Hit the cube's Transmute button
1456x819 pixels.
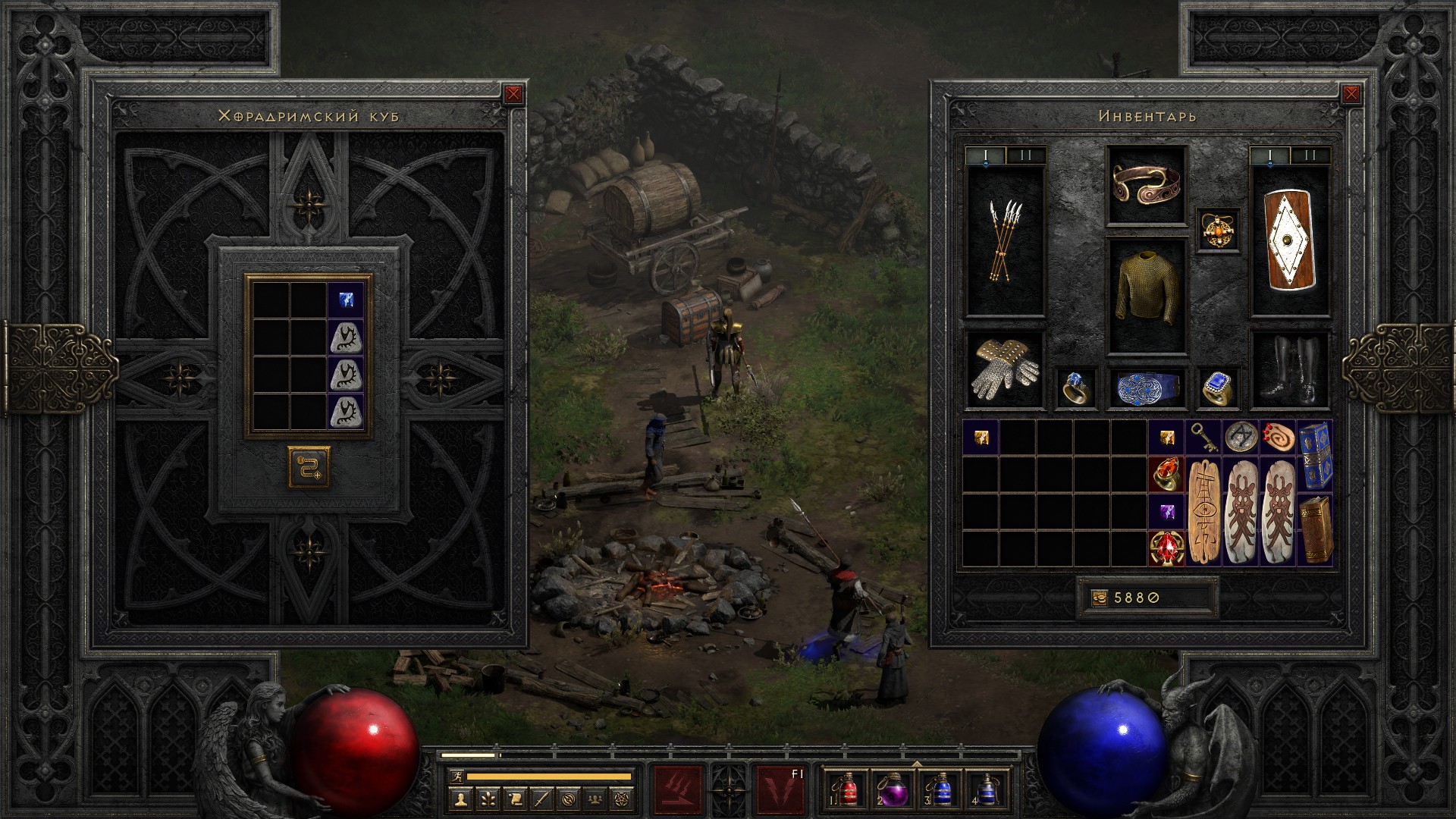coord(309,466)
